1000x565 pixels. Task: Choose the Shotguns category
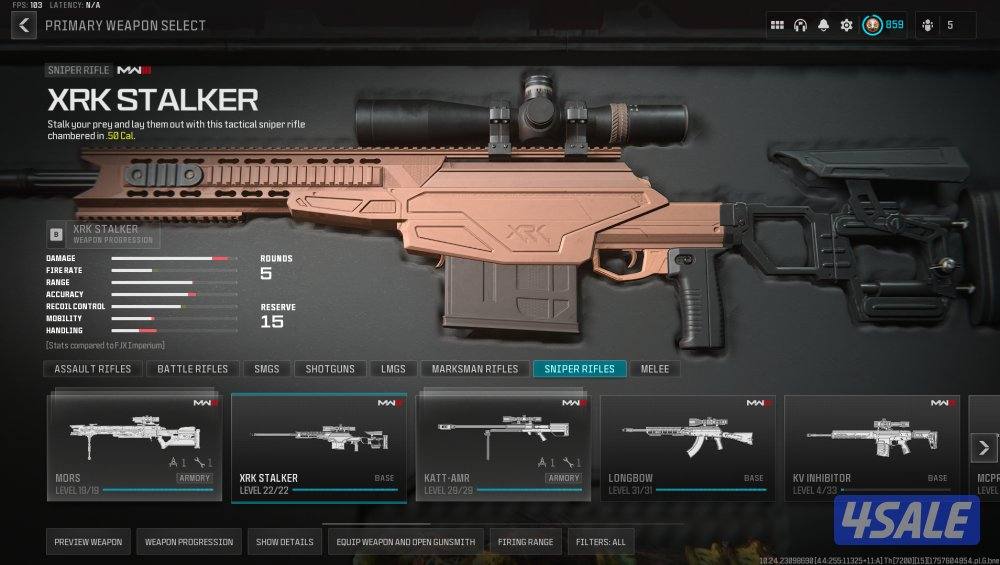coord(330,369)
